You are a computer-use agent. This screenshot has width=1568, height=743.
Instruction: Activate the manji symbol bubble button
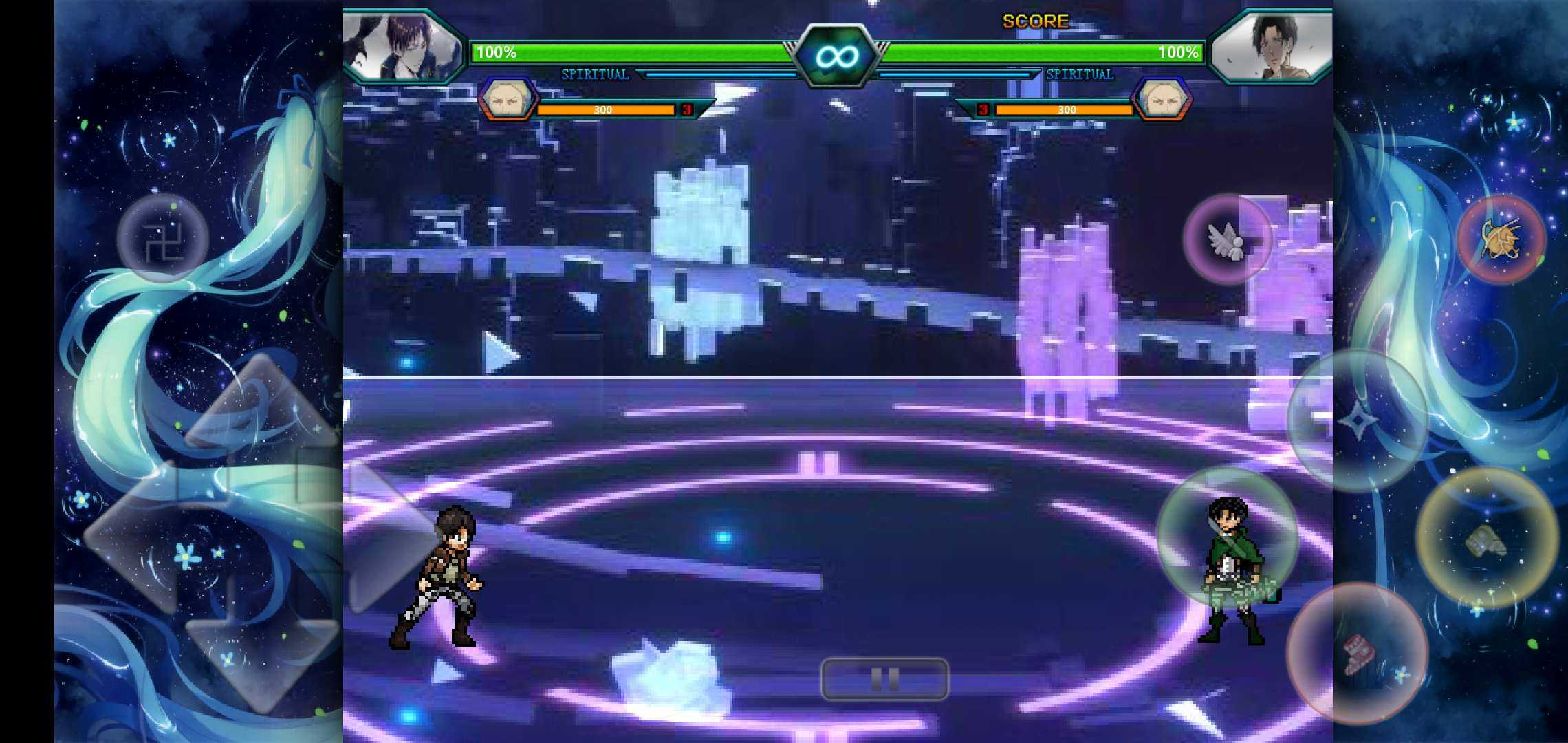[163, 239]
